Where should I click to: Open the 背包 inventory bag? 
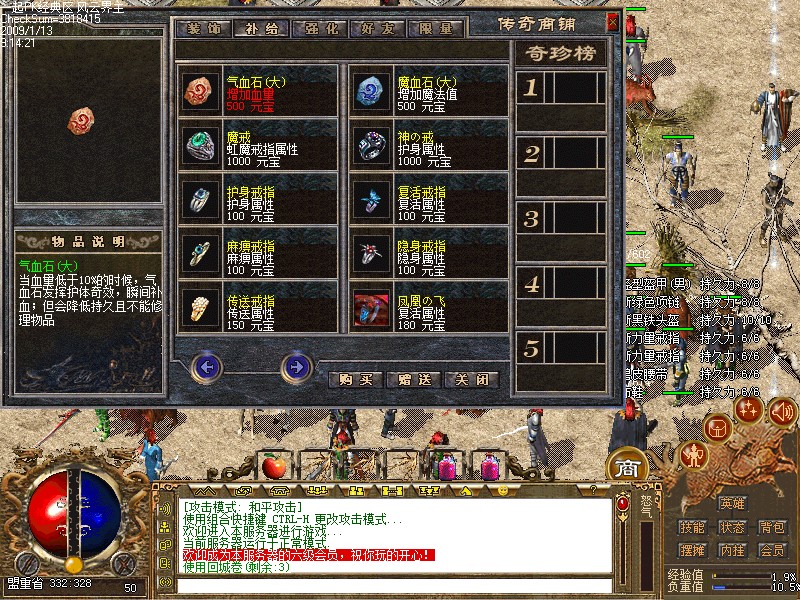click(x=771, y=527)
